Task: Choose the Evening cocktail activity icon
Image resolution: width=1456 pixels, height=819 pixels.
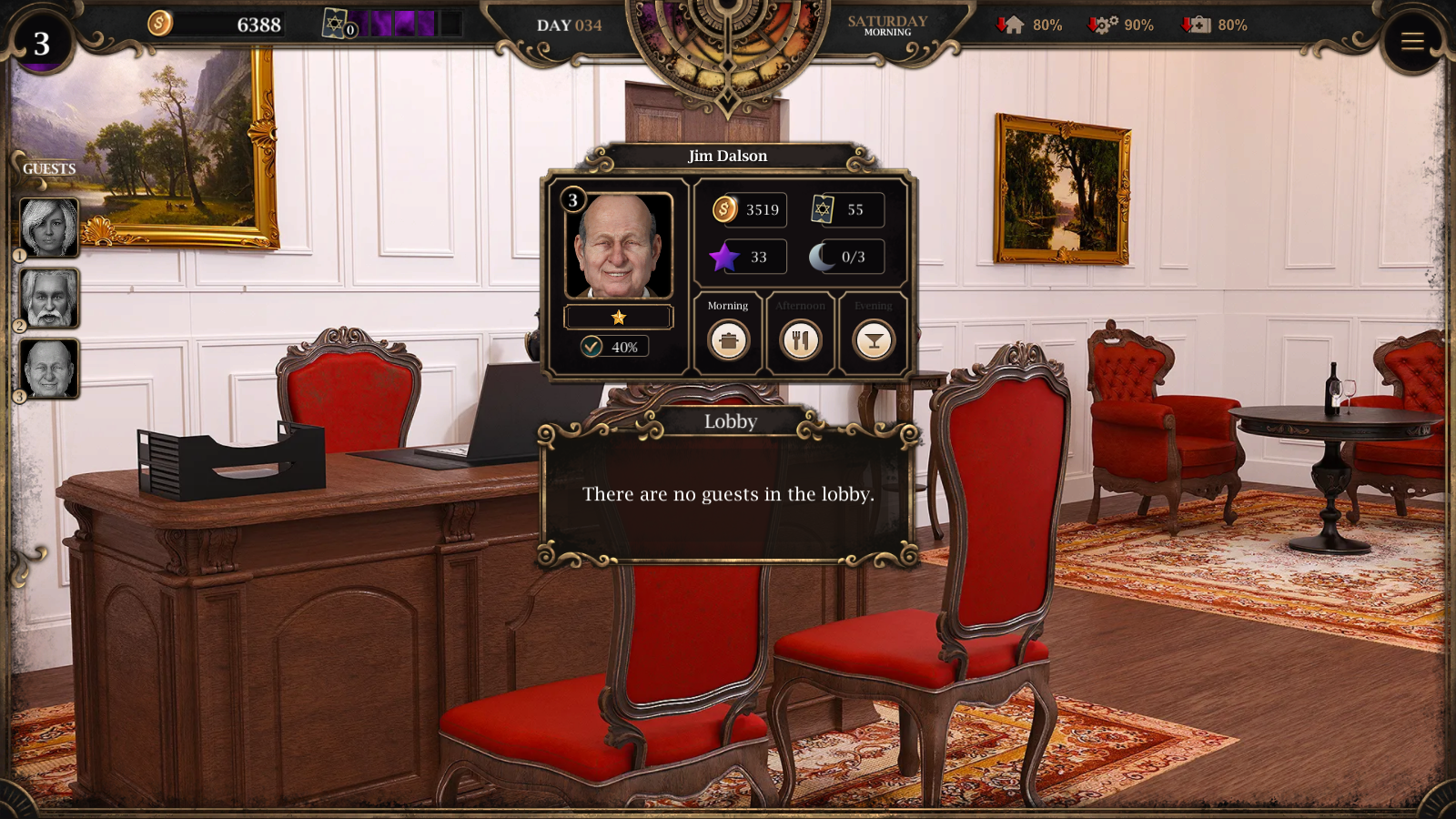Action: tap(874, 340)
